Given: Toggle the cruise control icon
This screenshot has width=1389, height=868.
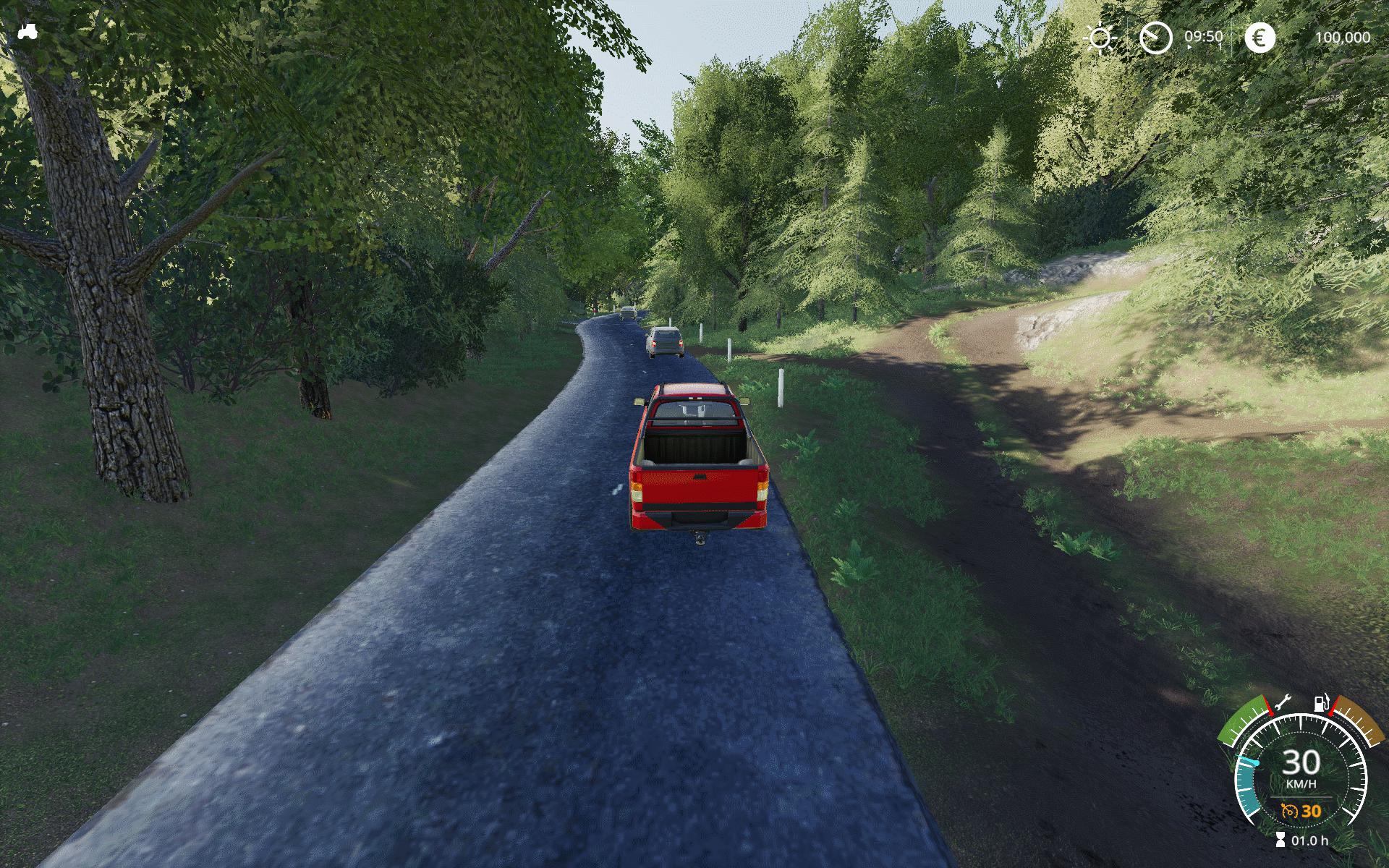Looking at the screenshot, I should point(1288,811).
